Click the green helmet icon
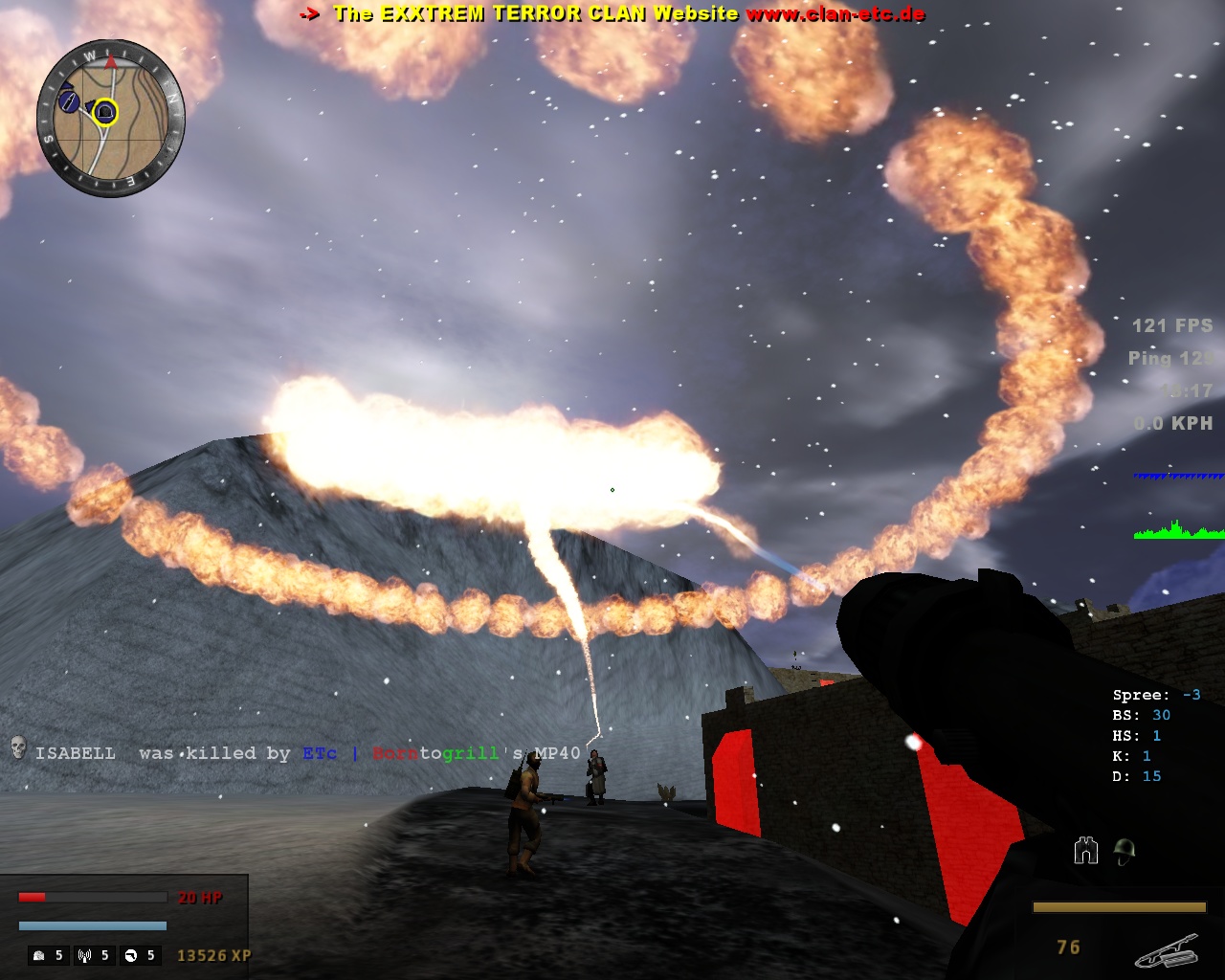The width and height of the screenshot is (1225, 980). coord(1125,851)
